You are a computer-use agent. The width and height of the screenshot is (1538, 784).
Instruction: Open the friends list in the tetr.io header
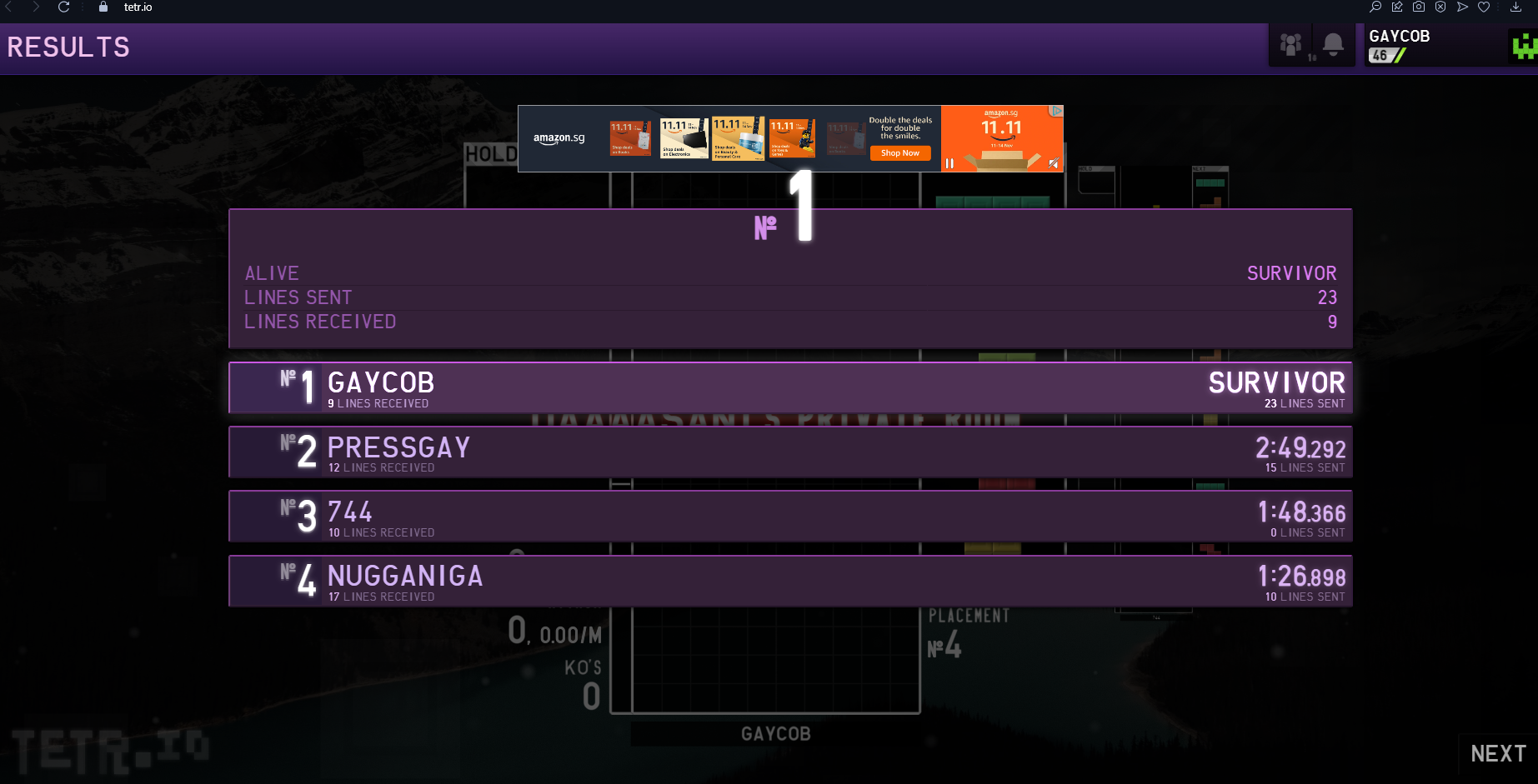[1290, 44]
